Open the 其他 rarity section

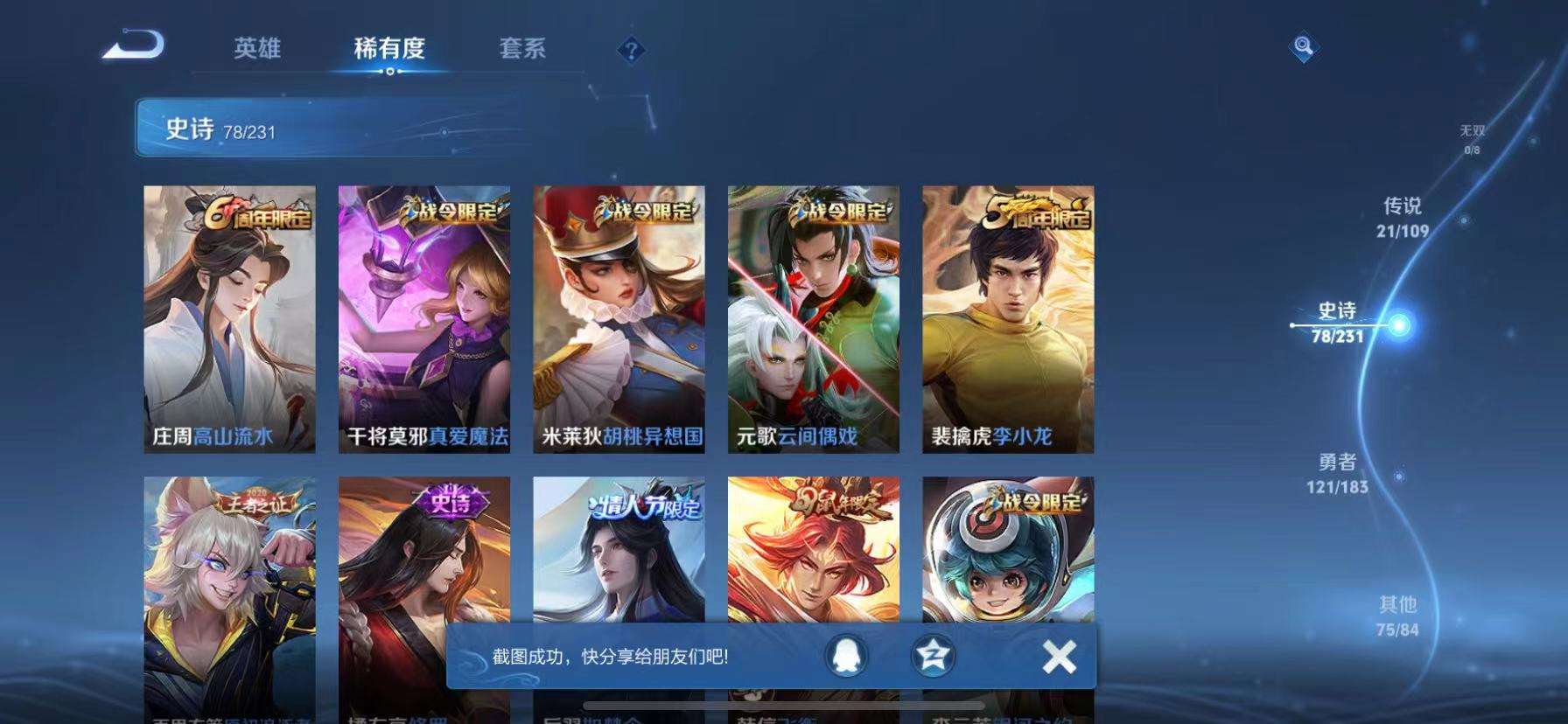pos(1400,615)
